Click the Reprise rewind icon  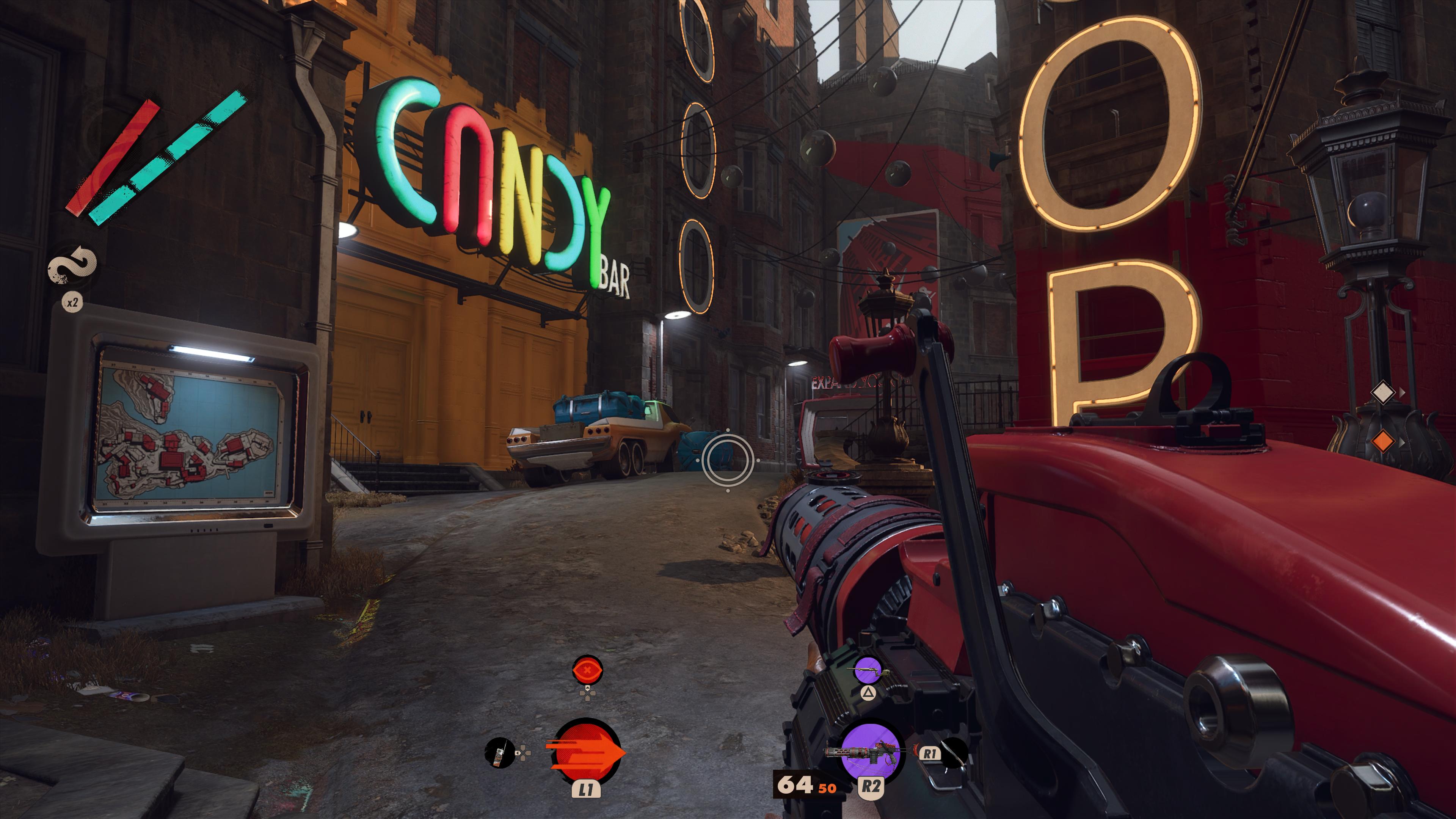point(72,265)
